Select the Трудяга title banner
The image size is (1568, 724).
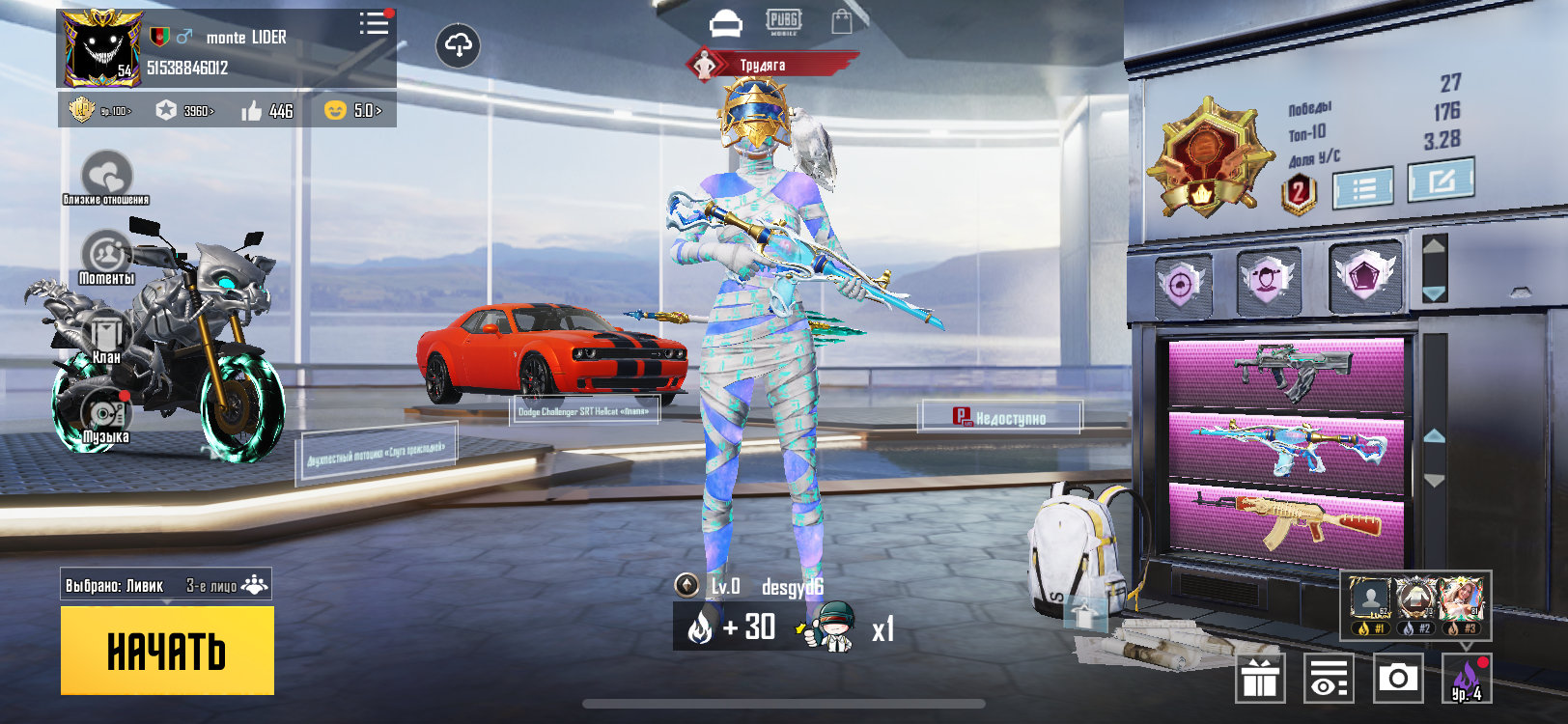(771, 65)
